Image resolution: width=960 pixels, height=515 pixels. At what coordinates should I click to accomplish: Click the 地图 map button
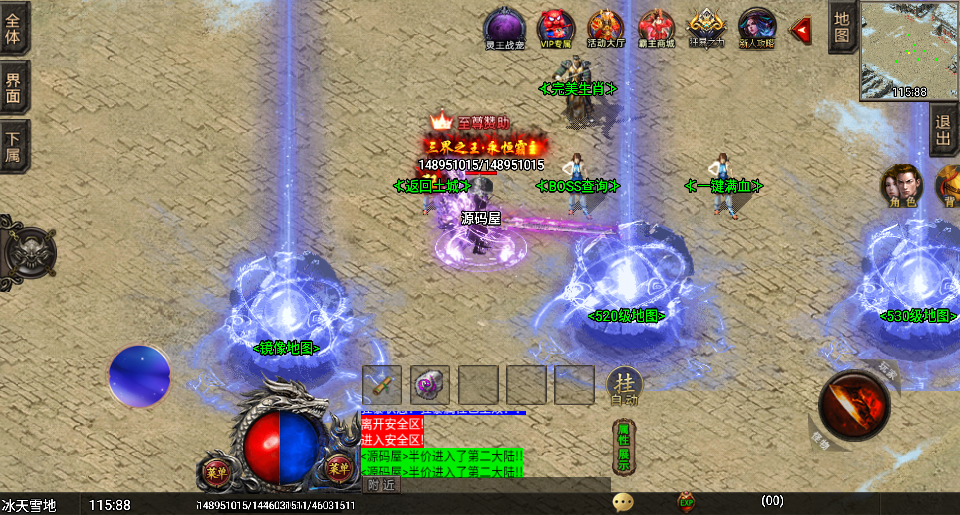[x=842, y=27]
